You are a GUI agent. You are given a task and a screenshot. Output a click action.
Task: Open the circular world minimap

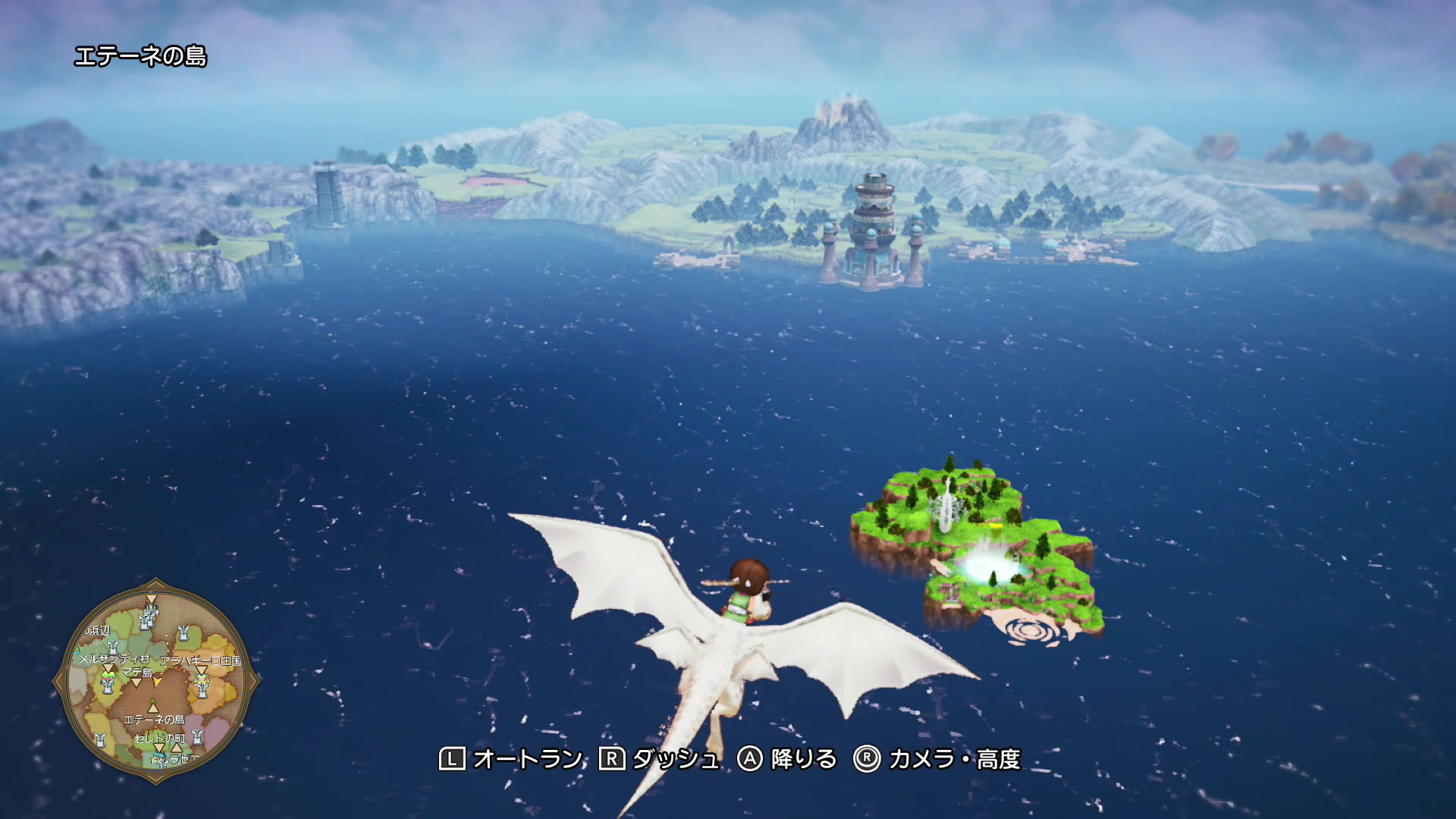click(x=155, y=681)
